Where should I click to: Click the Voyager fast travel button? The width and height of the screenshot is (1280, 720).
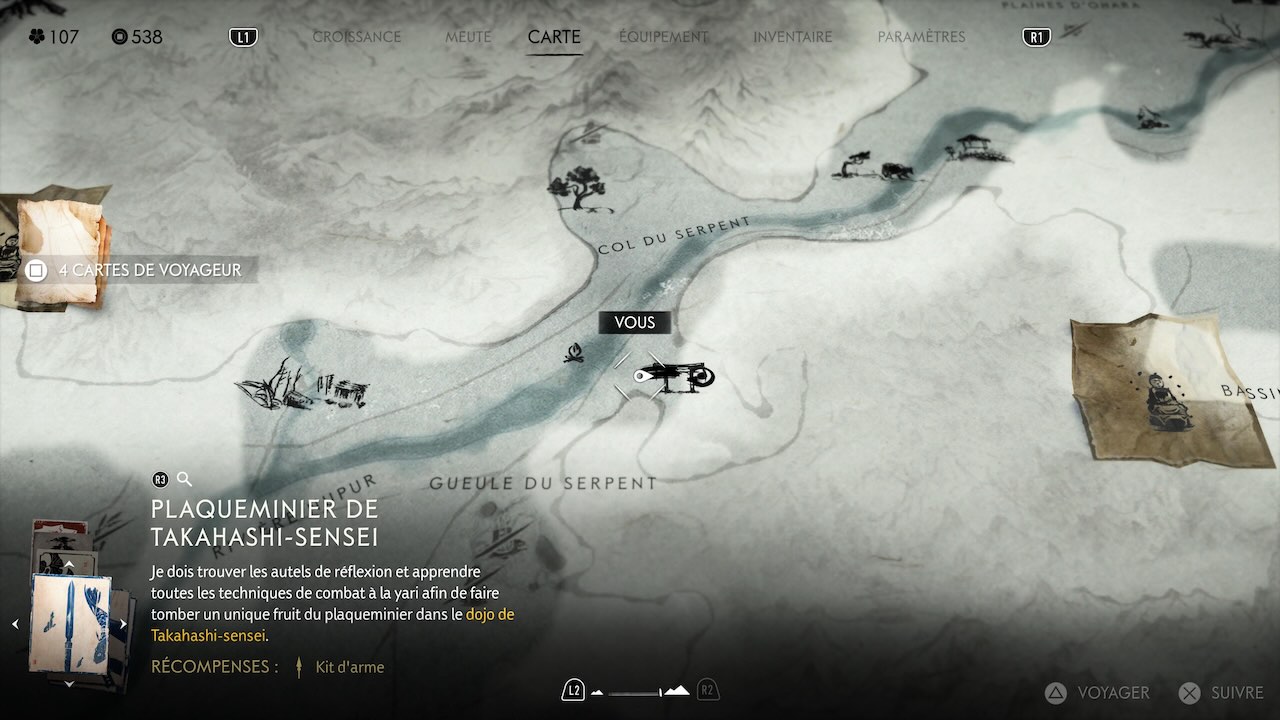click(1097, 692)
